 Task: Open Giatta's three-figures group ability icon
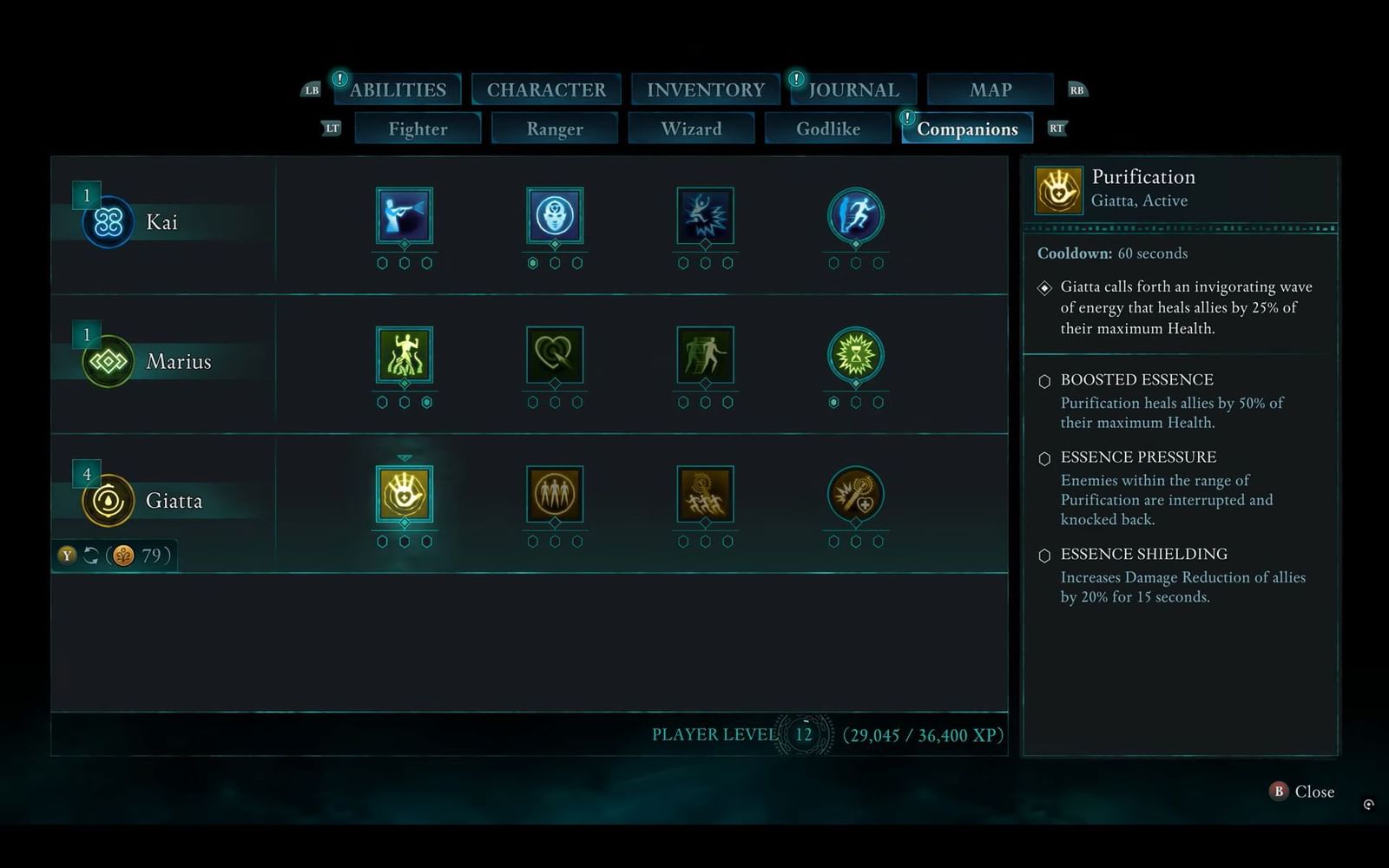click(556, 495)
